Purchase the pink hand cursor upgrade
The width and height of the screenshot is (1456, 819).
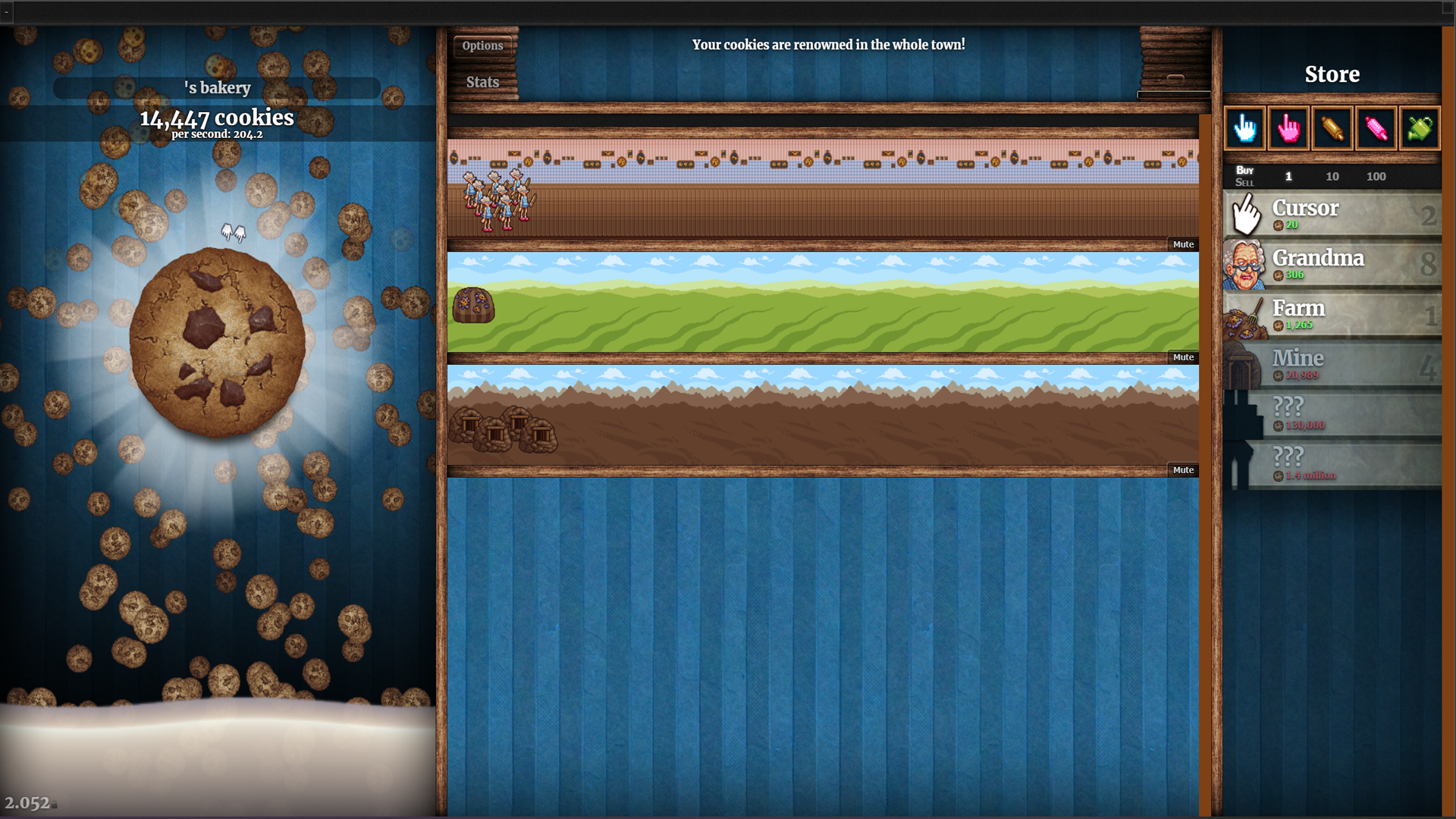click(1288, 128)
